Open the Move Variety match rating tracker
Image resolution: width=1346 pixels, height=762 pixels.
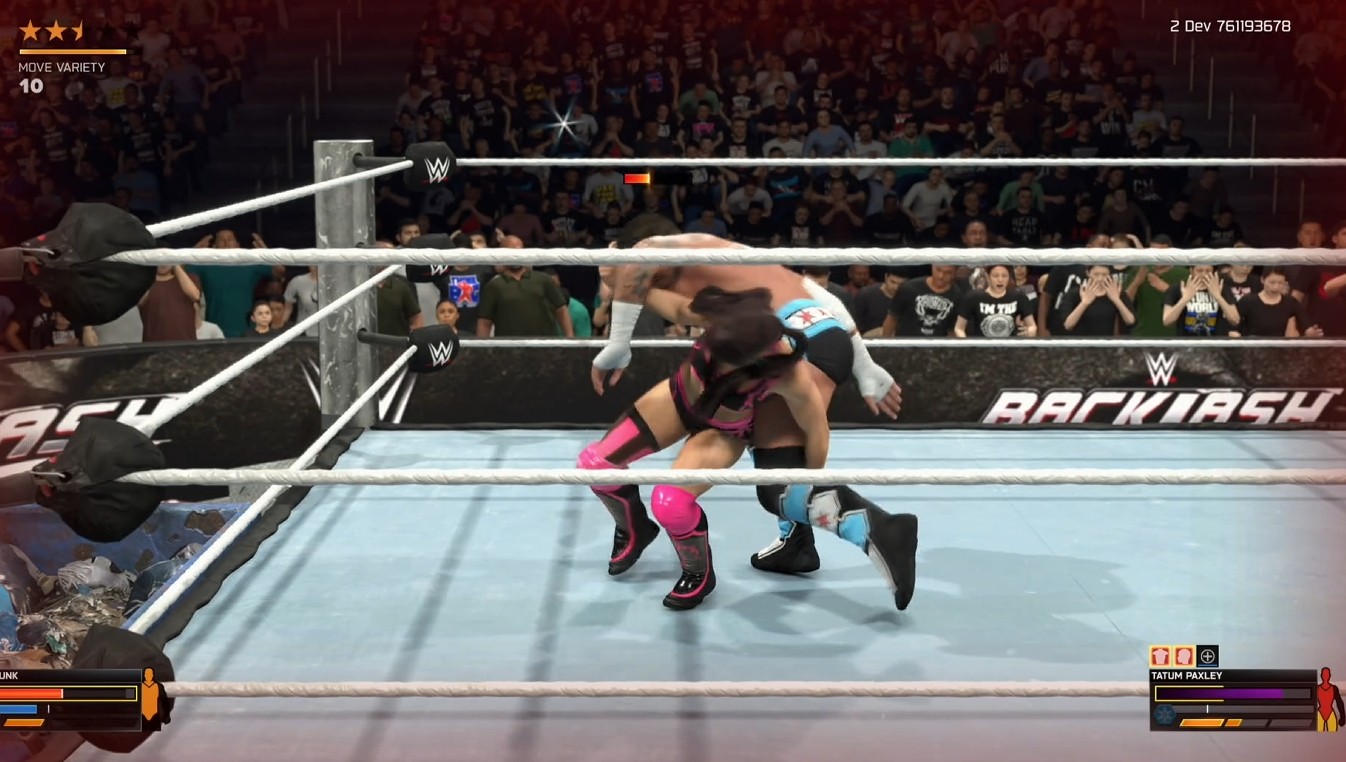pos(61,68)
